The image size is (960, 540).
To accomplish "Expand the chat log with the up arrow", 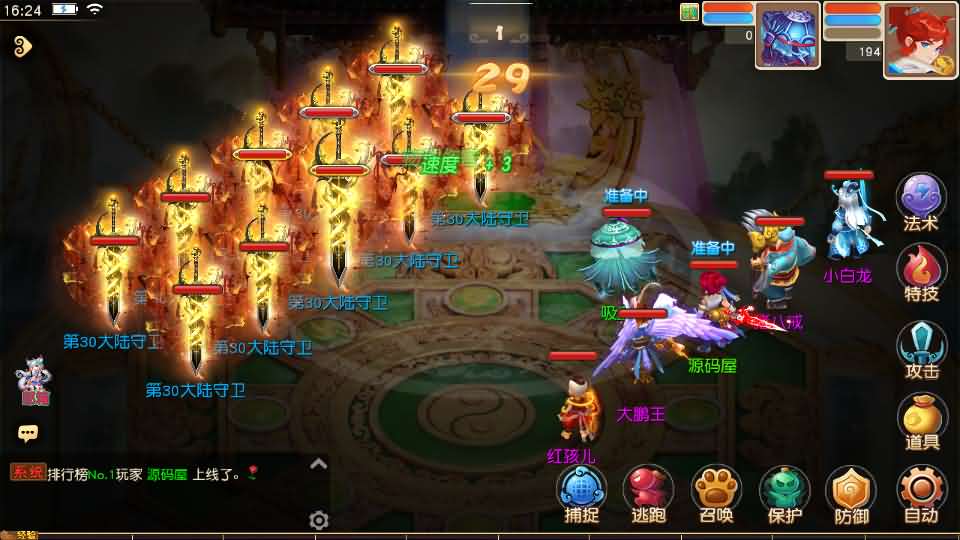I will [x=318, y=463].
